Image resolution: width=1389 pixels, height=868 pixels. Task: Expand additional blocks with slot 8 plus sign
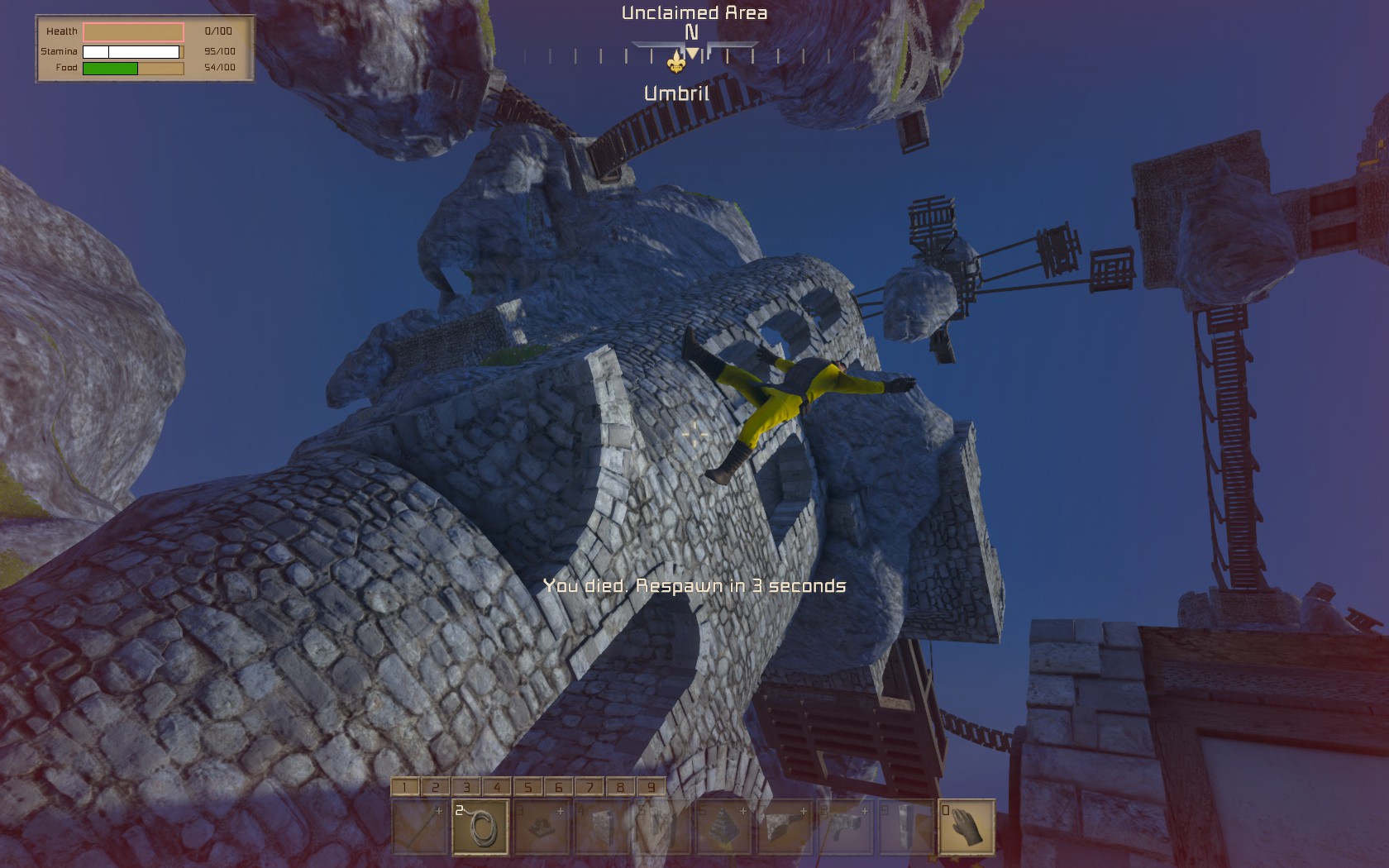[866, 812]
